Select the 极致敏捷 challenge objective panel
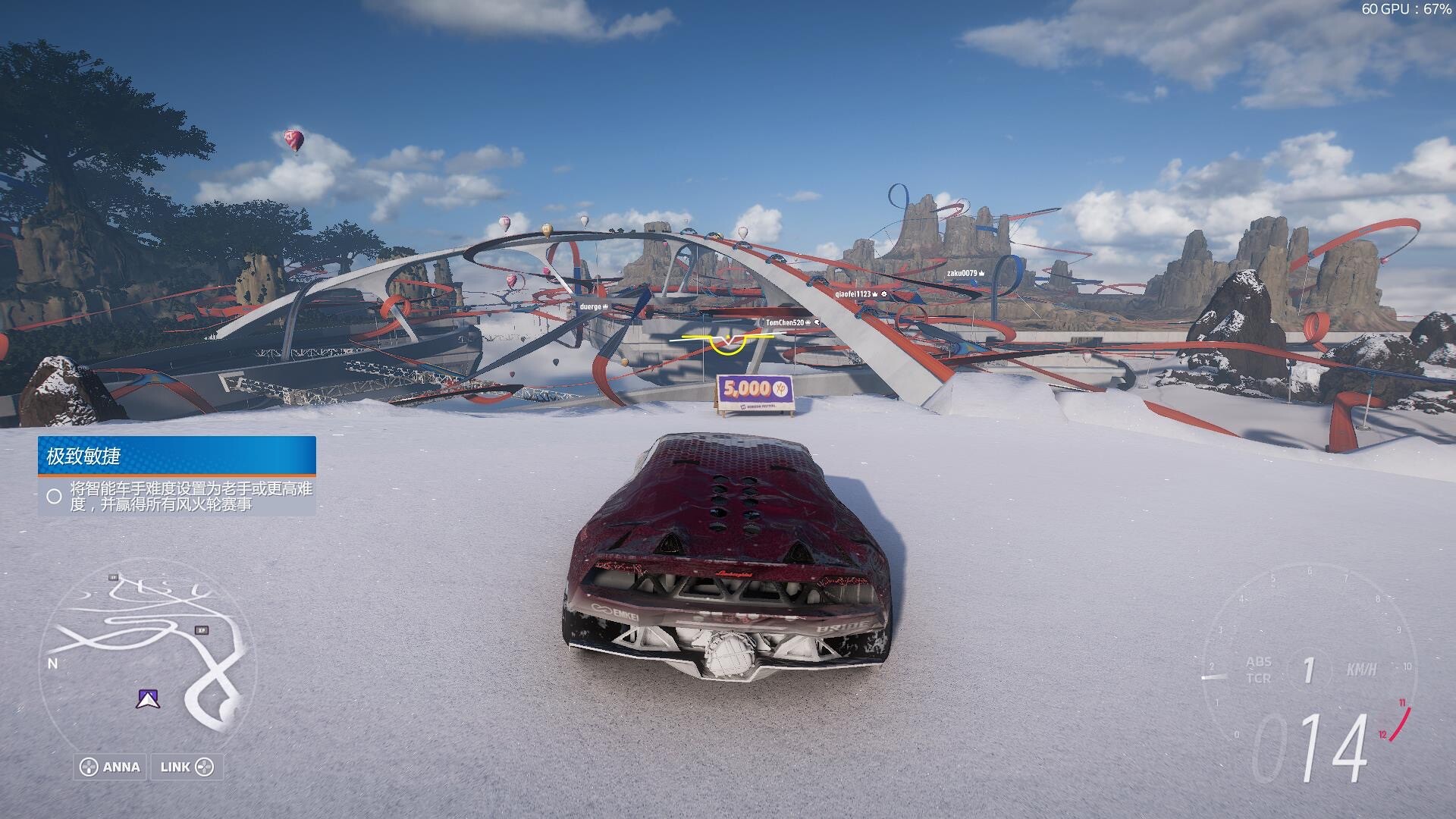Image resolution: width=1456 pixels, height=819 pixels. pos(177,476)
